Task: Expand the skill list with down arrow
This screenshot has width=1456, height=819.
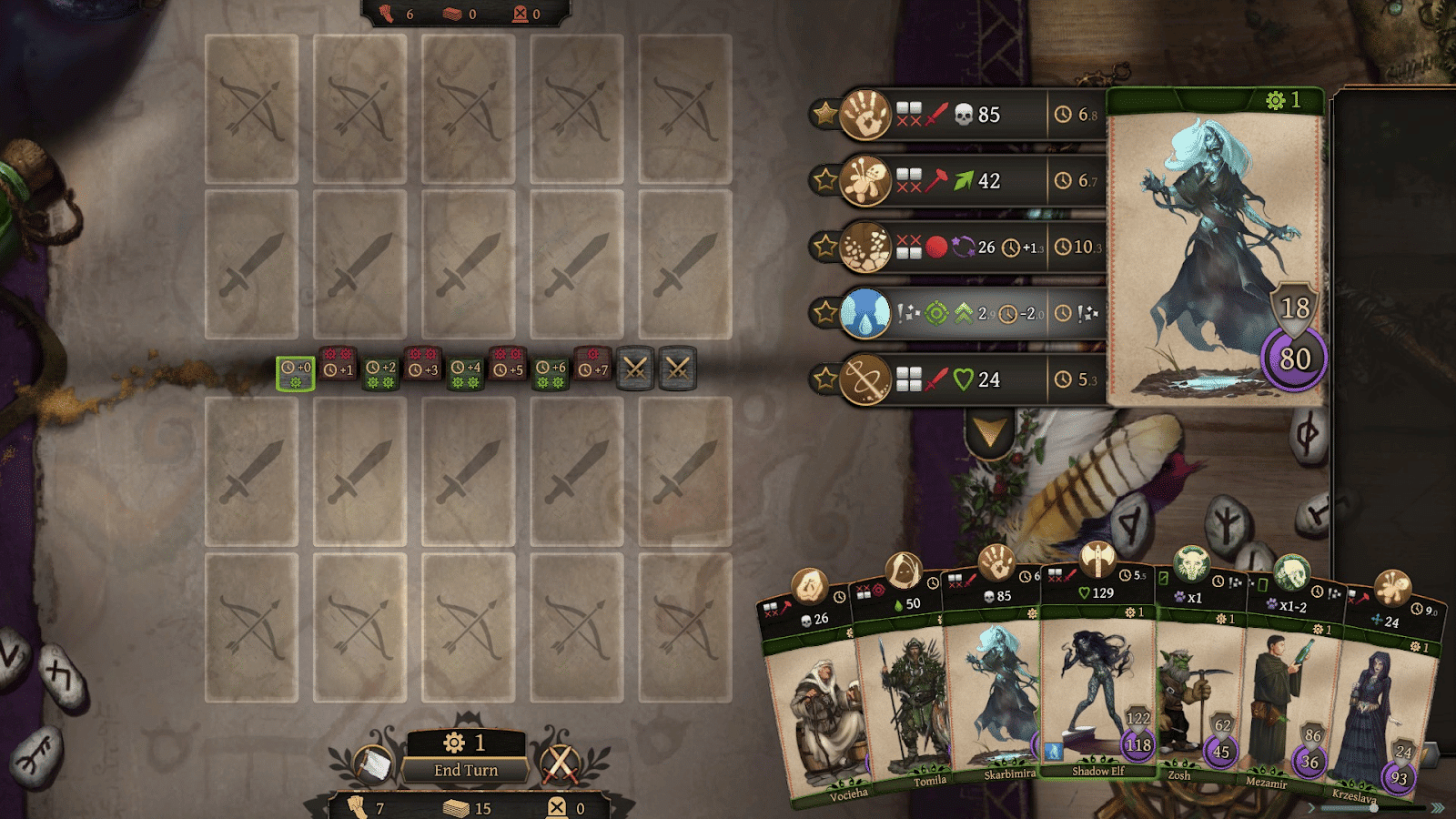Action: pos(989,435)
